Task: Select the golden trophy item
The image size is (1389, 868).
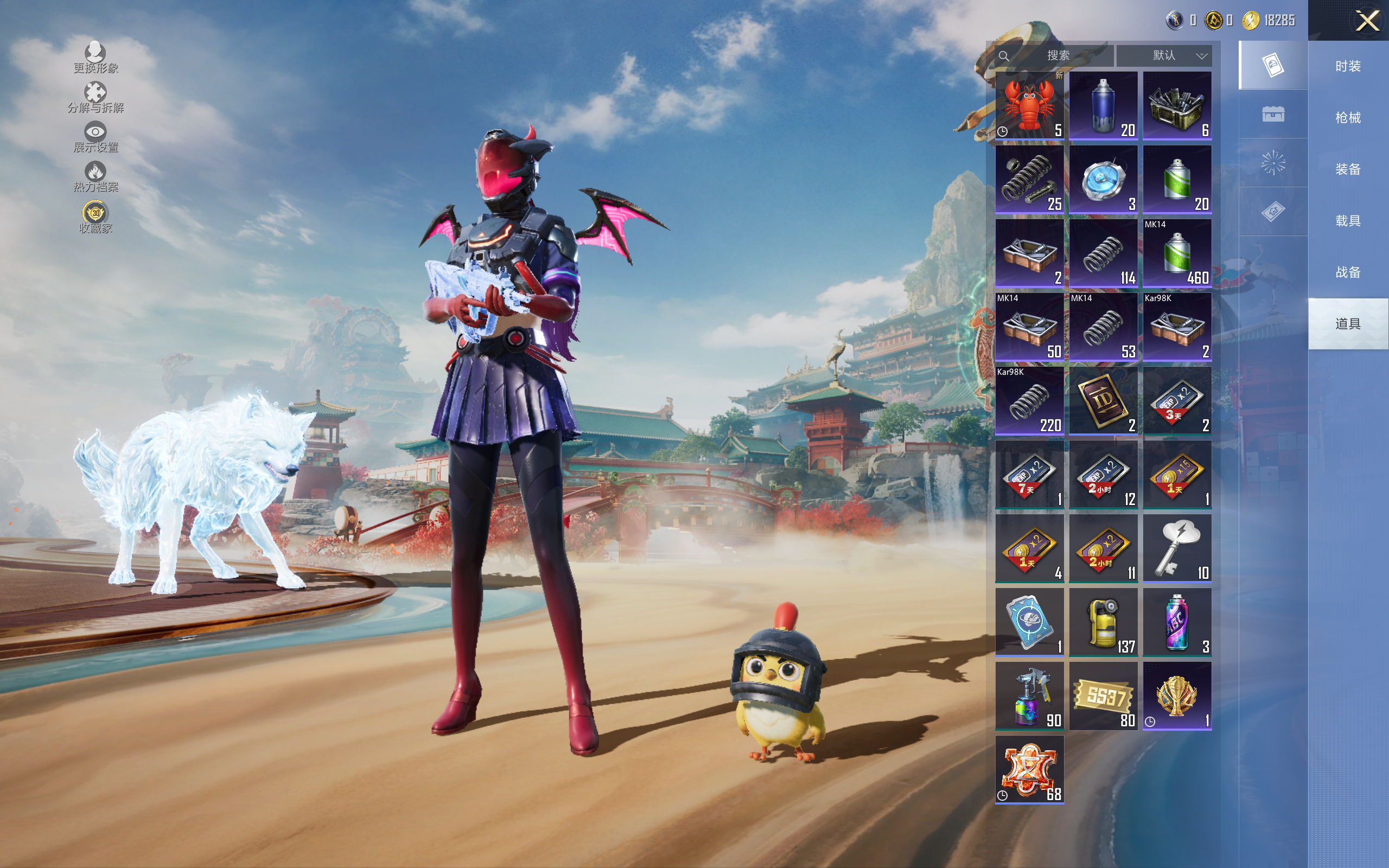Action: (1177, 696)
